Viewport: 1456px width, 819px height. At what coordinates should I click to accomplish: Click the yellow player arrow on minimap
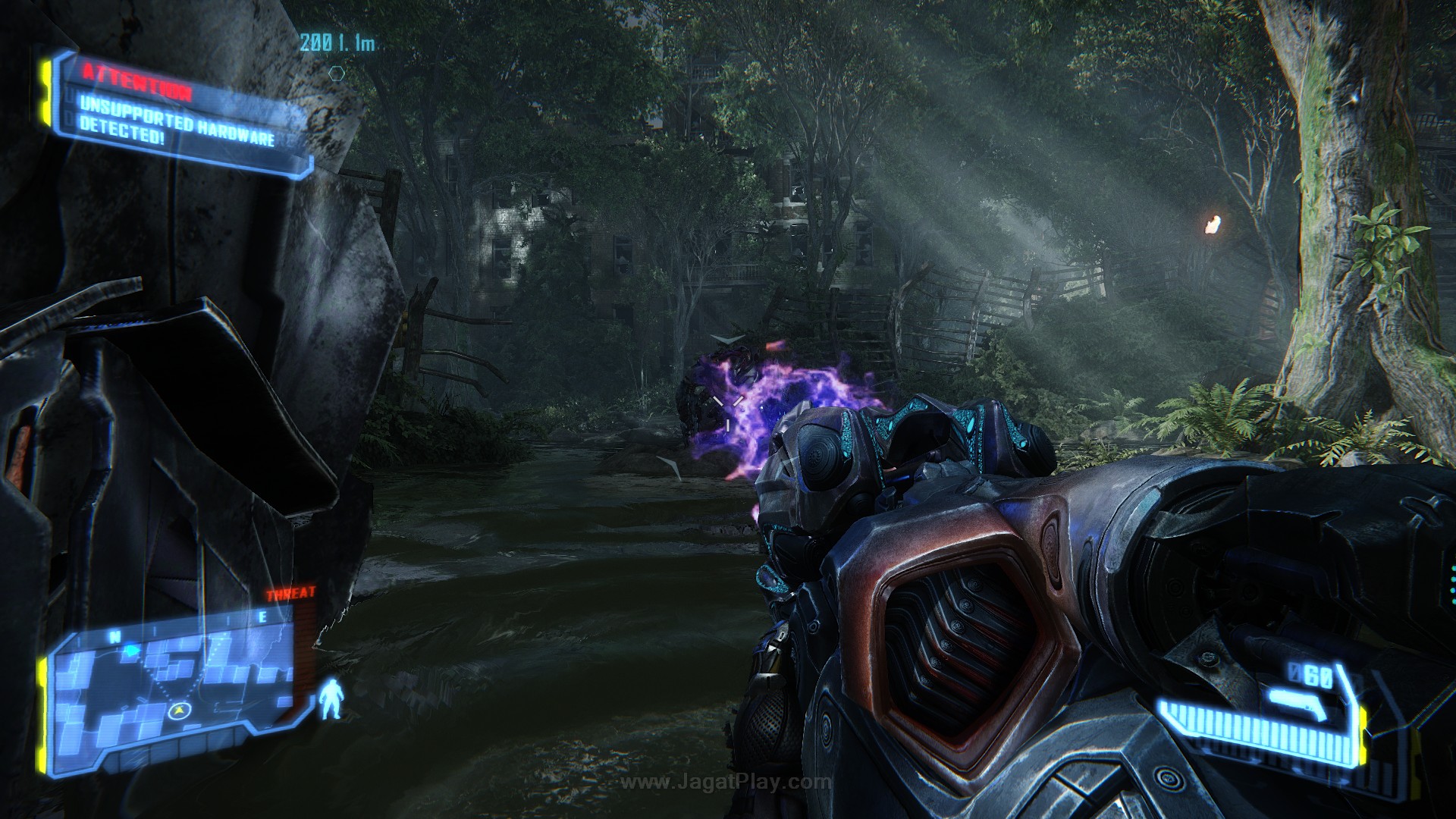[x=179, y=710]
